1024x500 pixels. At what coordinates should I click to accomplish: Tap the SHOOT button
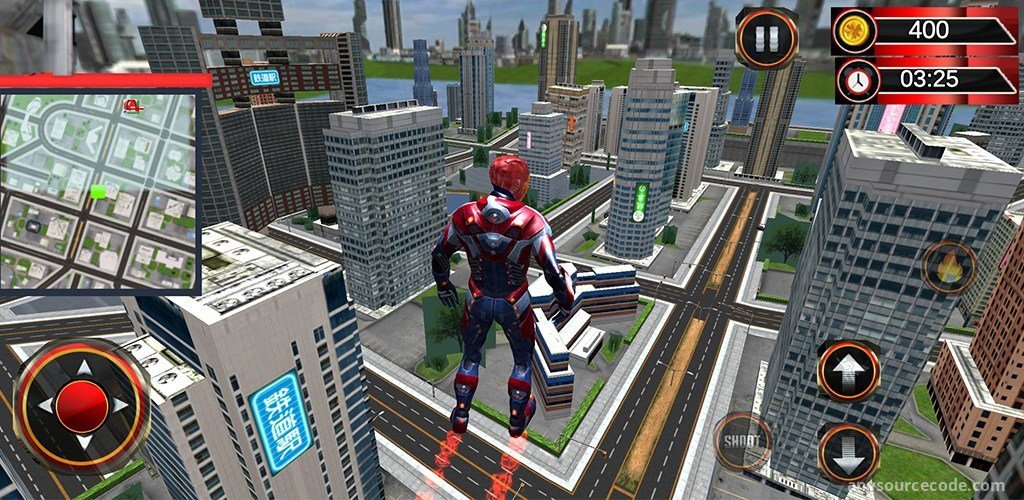pyautogui.click(x=742, y=440)
